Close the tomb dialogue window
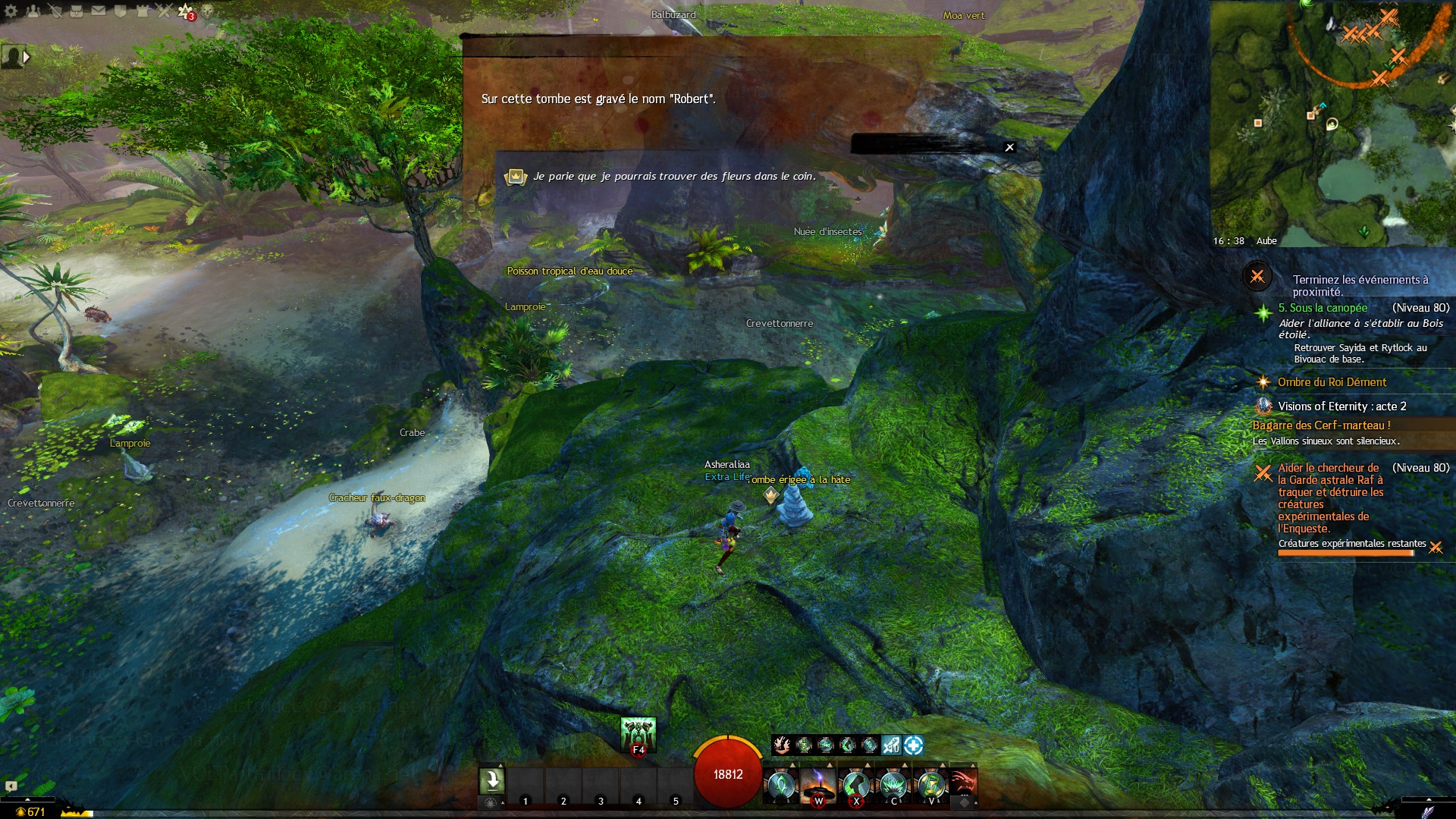The image size is (1456, 819). pos(1009,147)
